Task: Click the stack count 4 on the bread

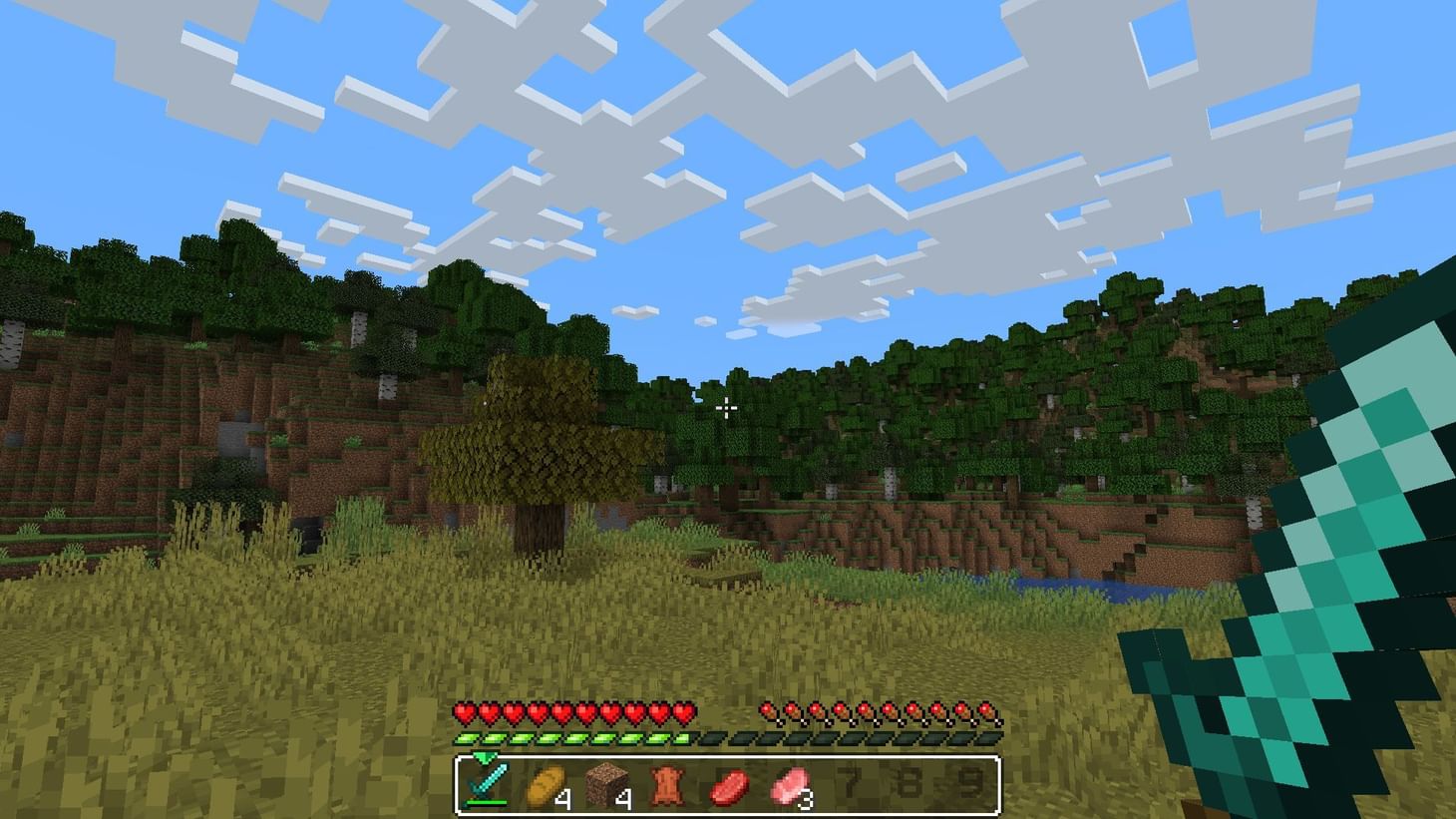Action: (x=566, y=798)
